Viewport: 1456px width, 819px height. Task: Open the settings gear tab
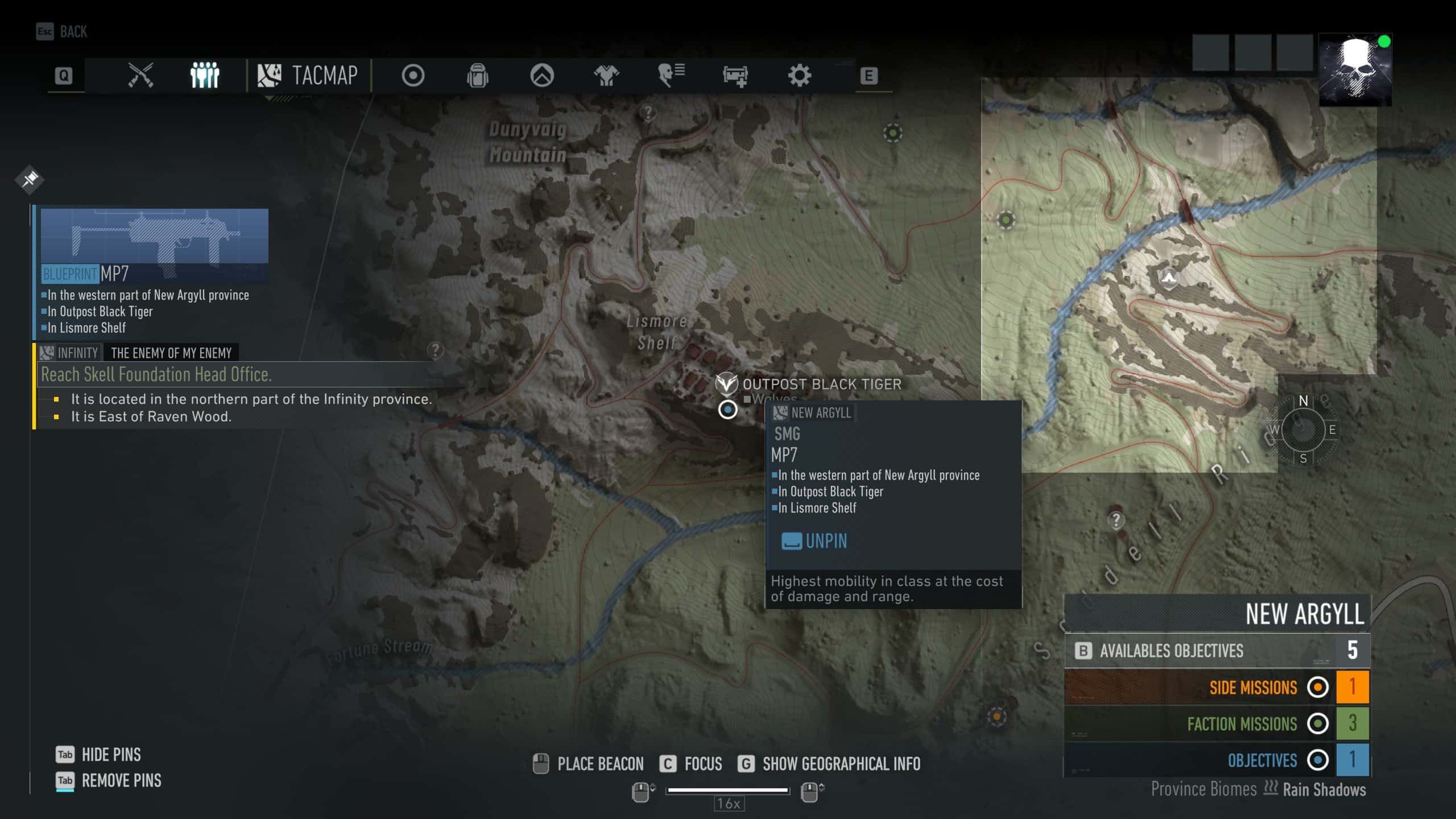[x=799, y=75]
